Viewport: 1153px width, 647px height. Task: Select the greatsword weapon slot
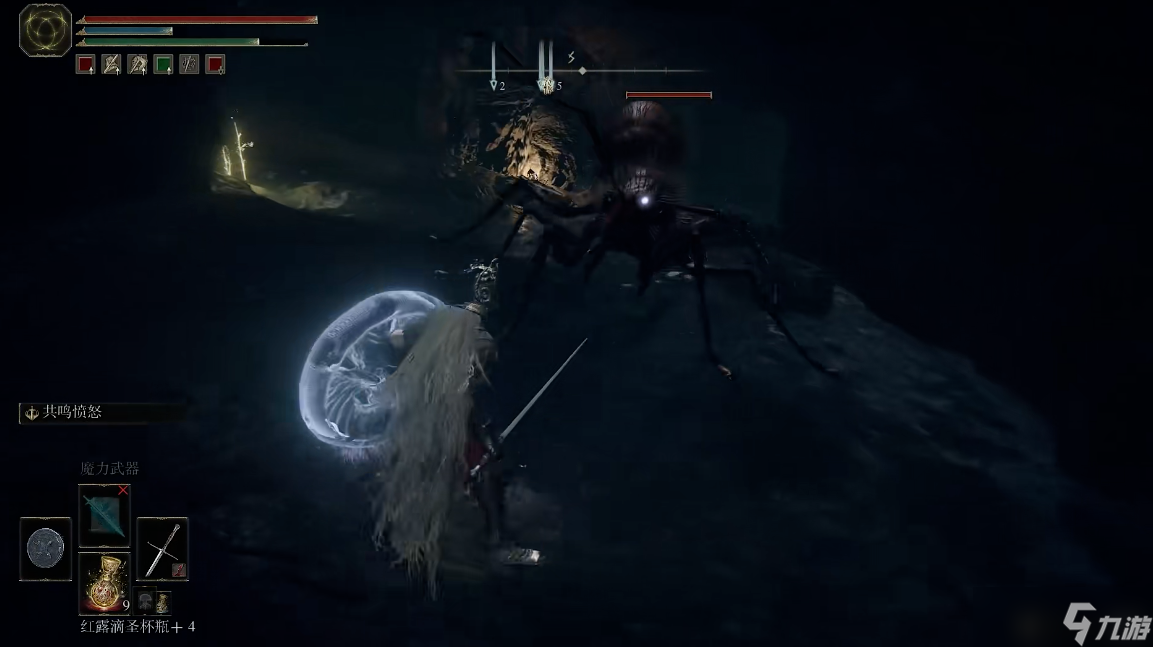[x=162, y=549]
